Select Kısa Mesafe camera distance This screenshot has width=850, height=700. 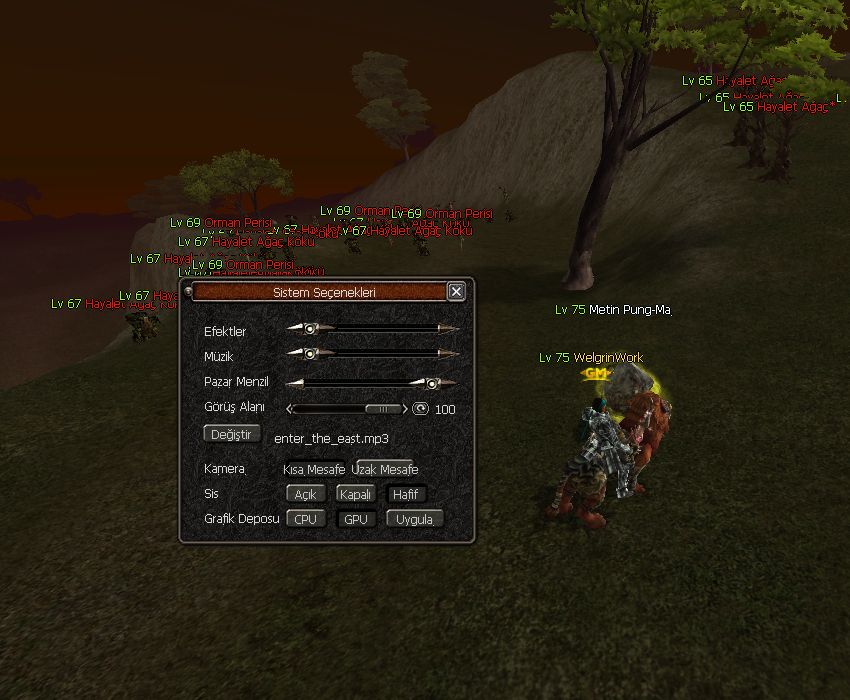314,469
